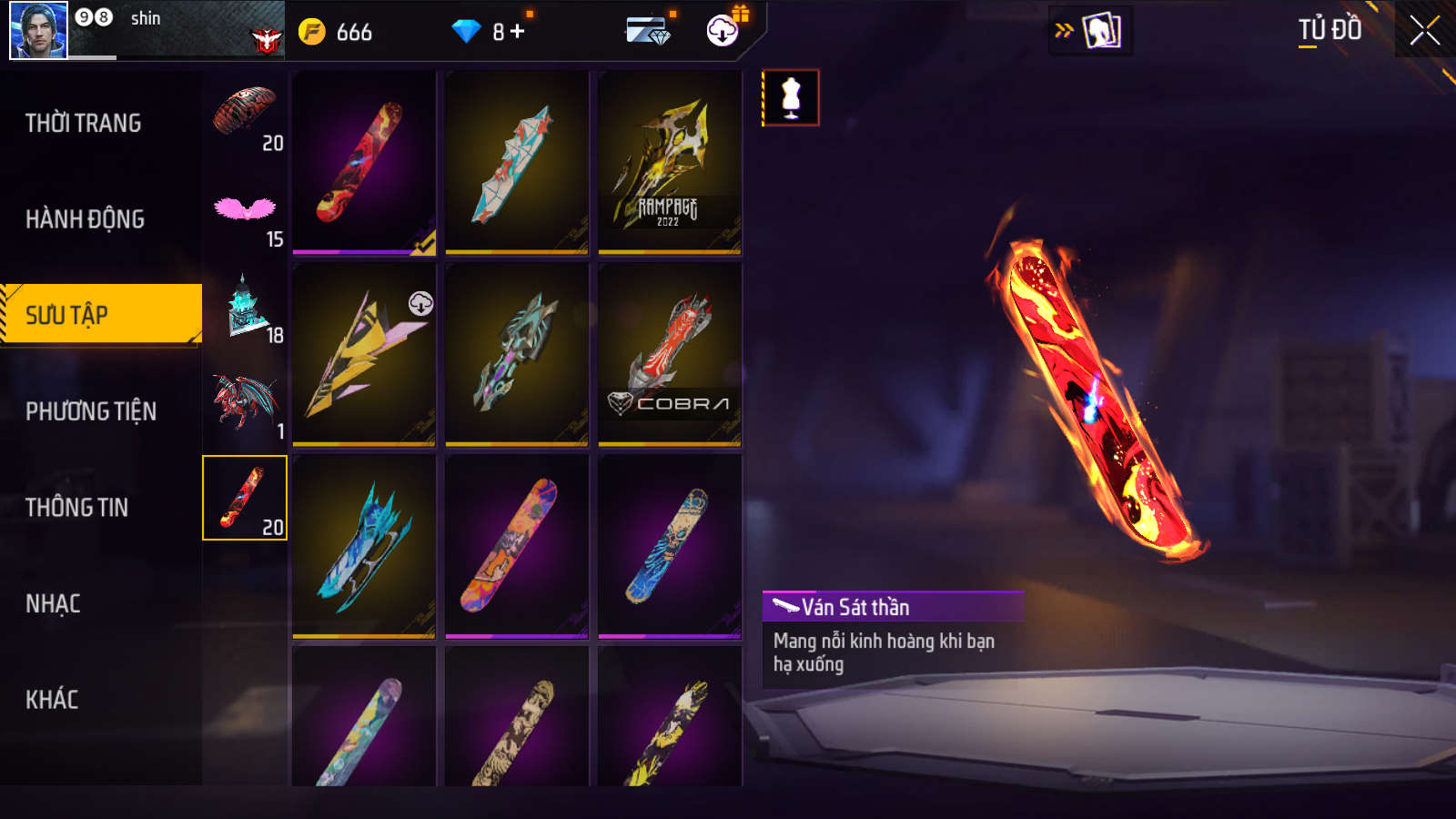This screenshot has height=819, width=1456.
Task: Click the mannequin preview icon
Action: 791,97
